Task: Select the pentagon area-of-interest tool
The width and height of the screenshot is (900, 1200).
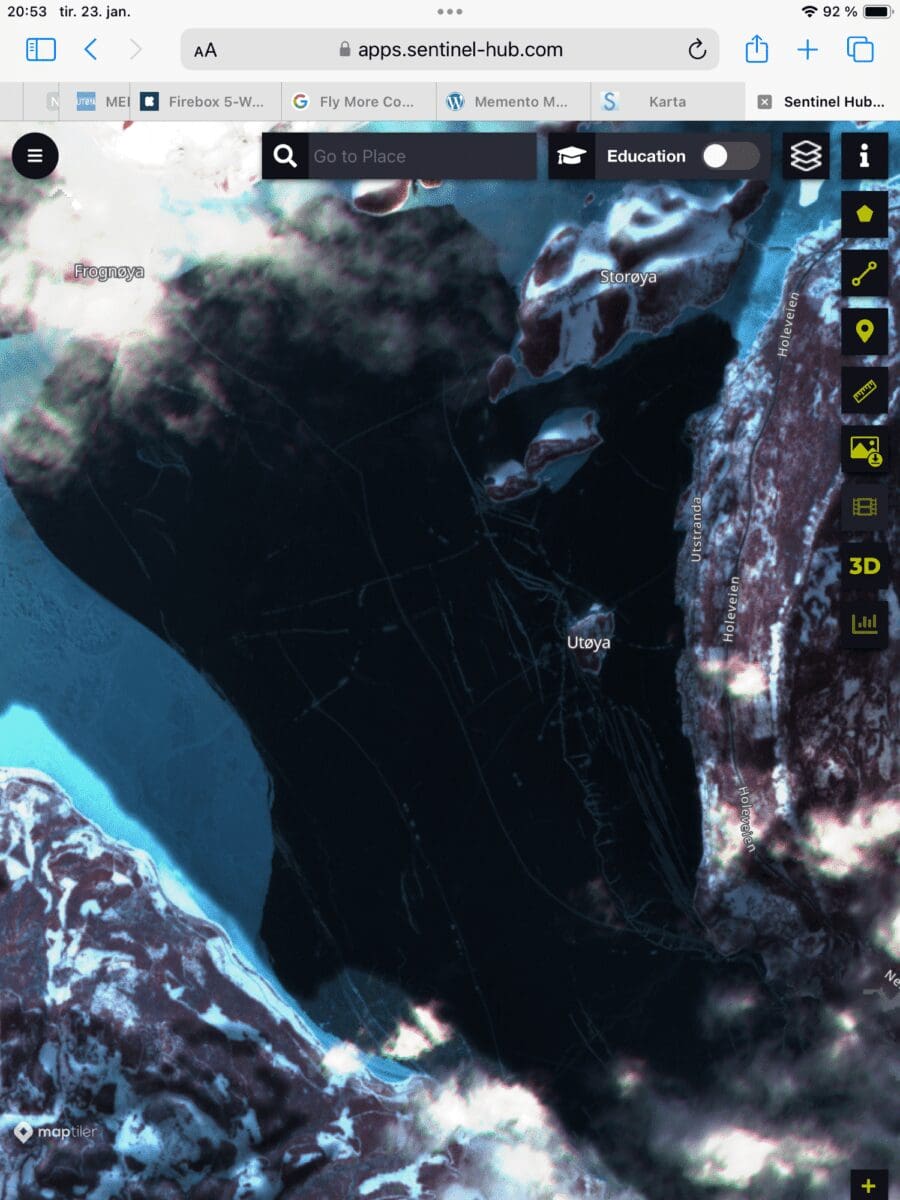Action: point(864,214)
